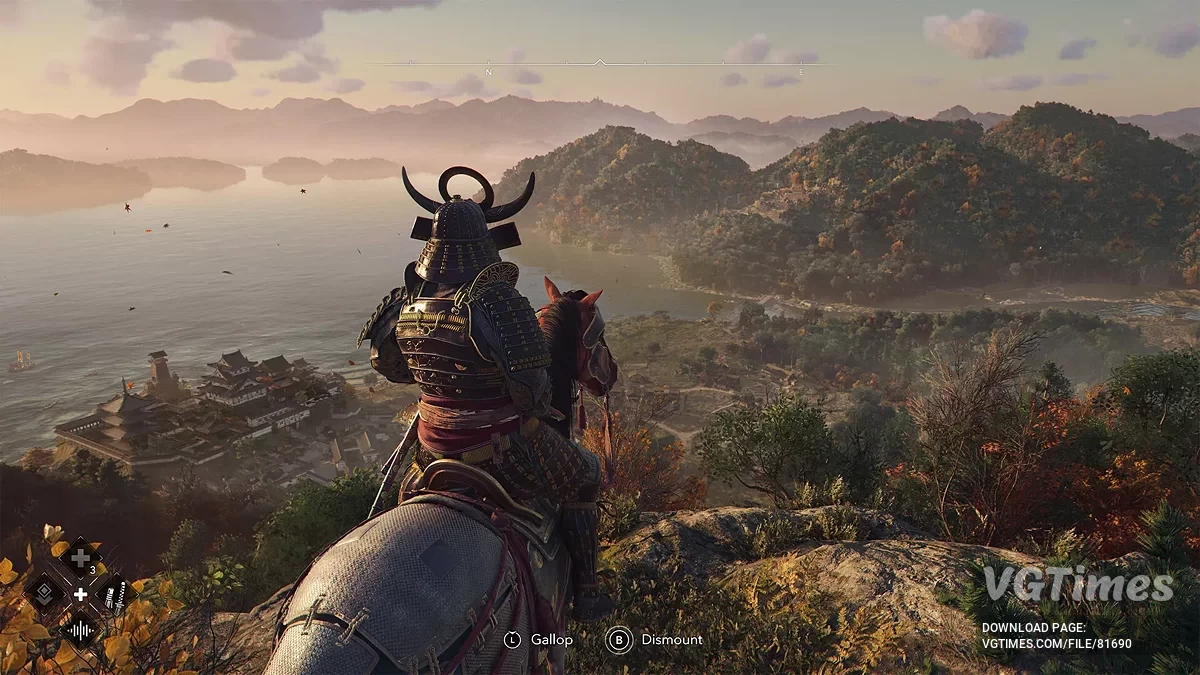The height and width of the screenshot is (675, 1200).
Task: Open the VGTimes download page link
Action: 1057,644
